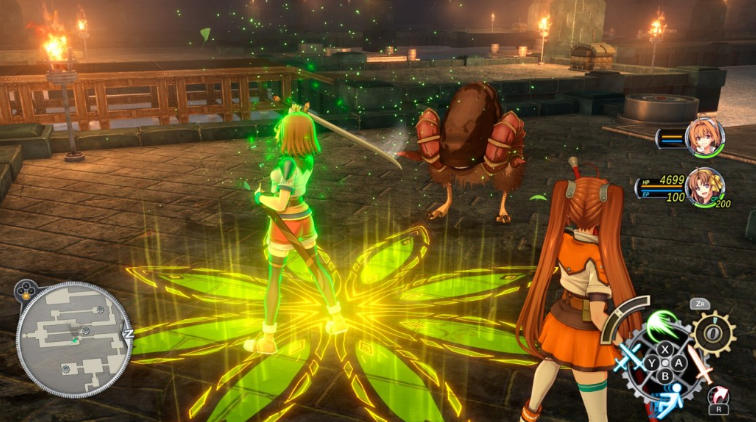Trigger the blue crossed swords action icon

(630, 358)
